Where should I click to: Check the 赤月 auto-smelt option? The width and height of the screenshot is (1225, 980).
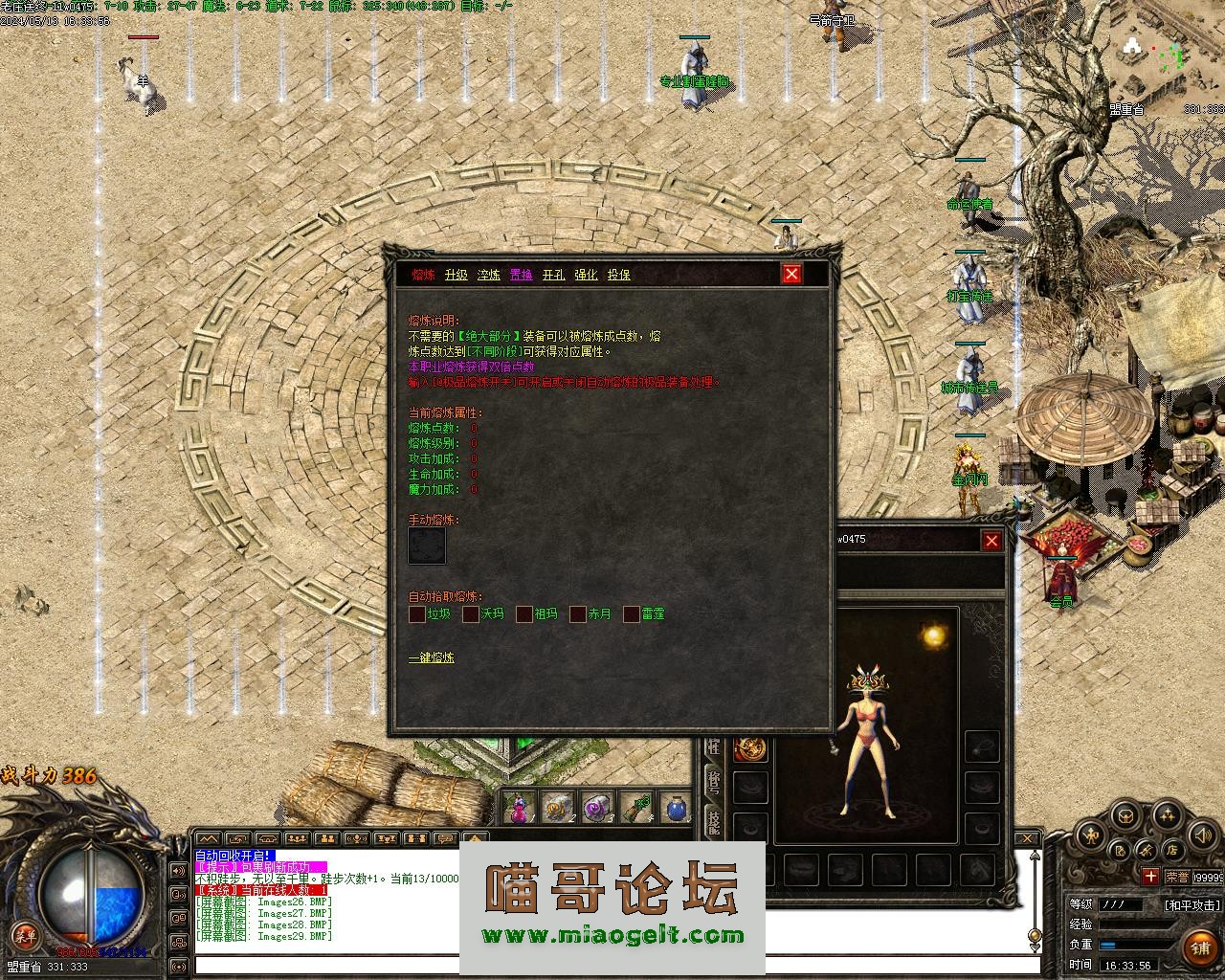(578, 614)
